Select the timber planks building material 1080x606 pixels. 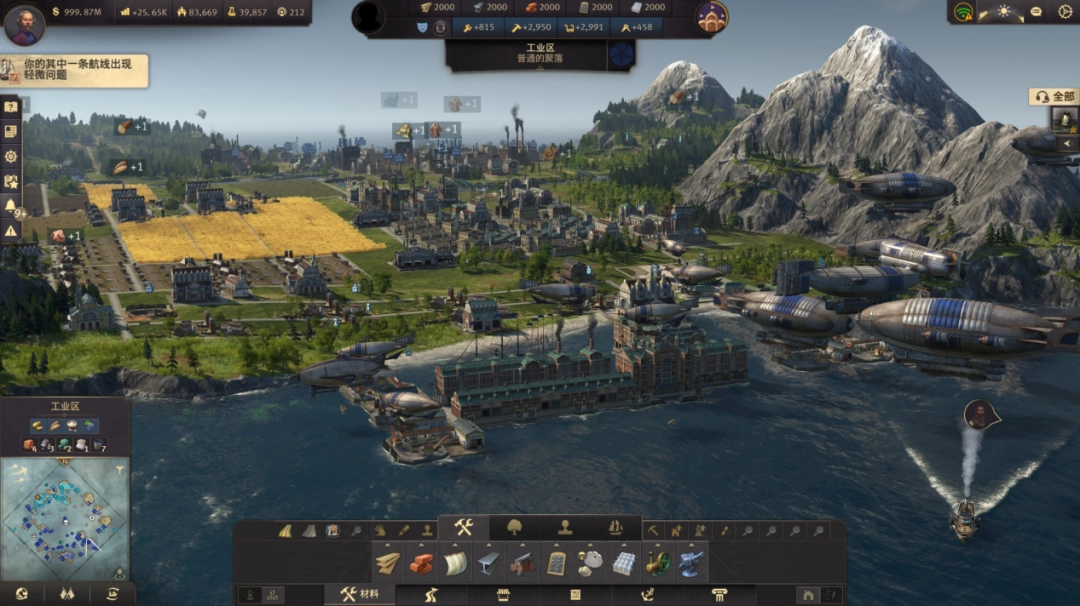(388, 563)
